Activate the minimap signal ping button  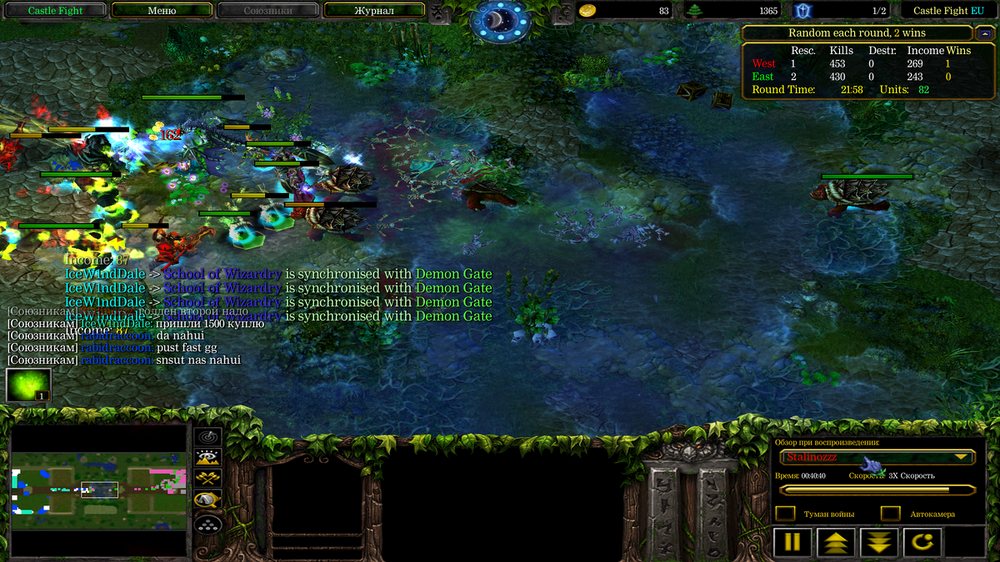tap(208, 437)
